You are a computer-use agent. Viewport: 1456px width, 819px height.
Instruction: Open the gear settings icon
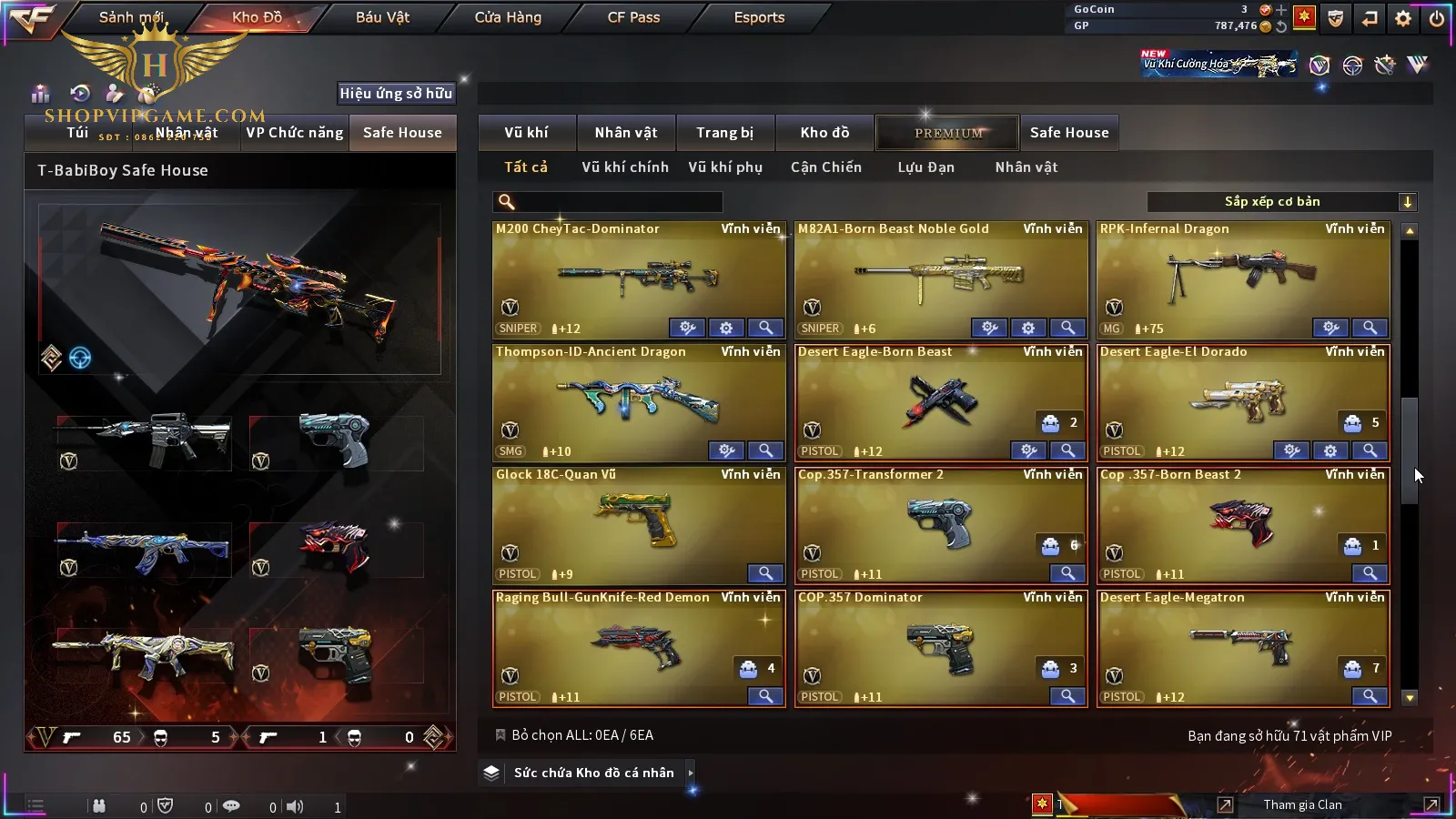coord(1403,18)
